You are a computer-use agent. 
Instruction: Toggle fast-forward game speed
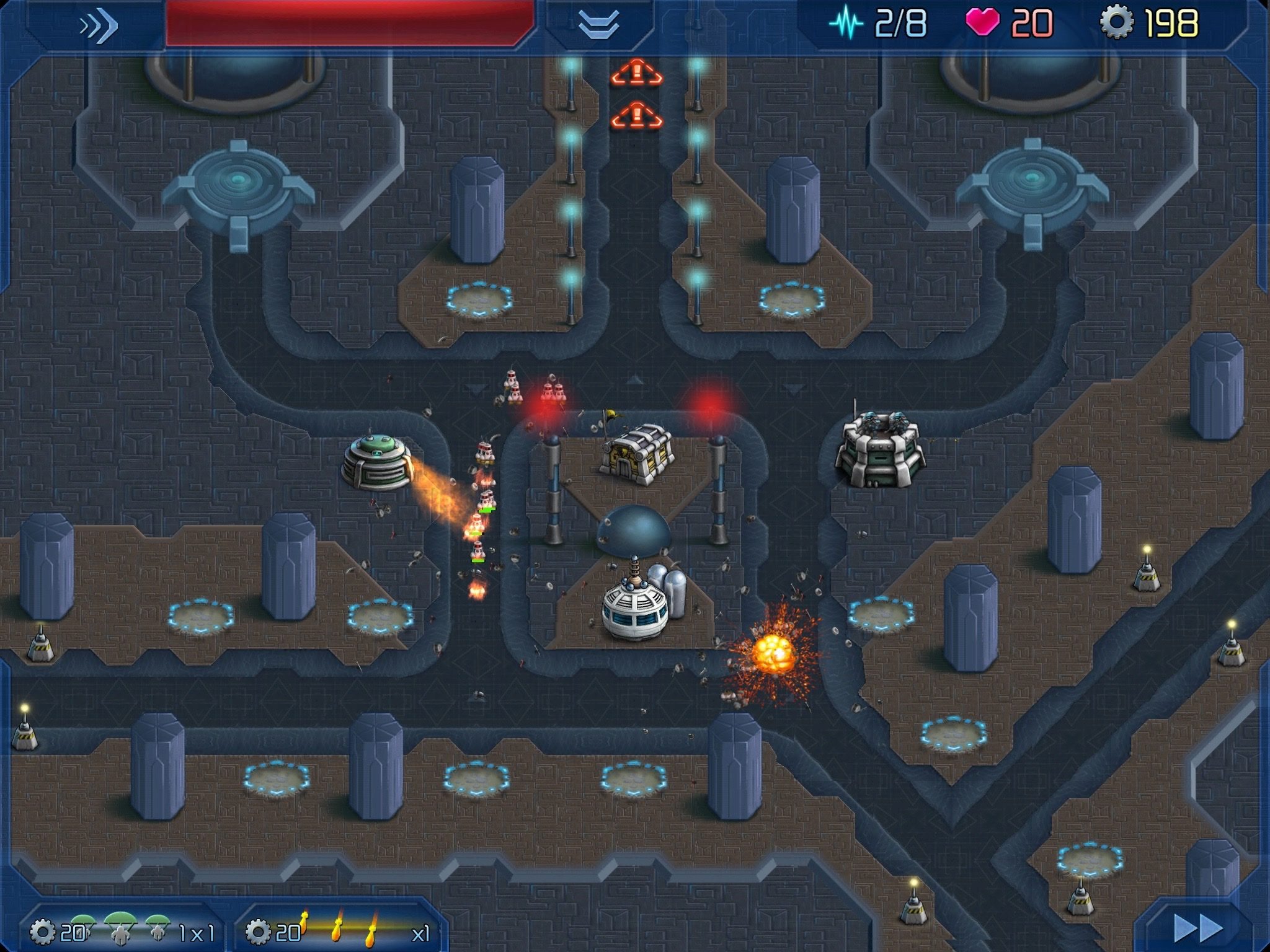[x=1199, y=928]
